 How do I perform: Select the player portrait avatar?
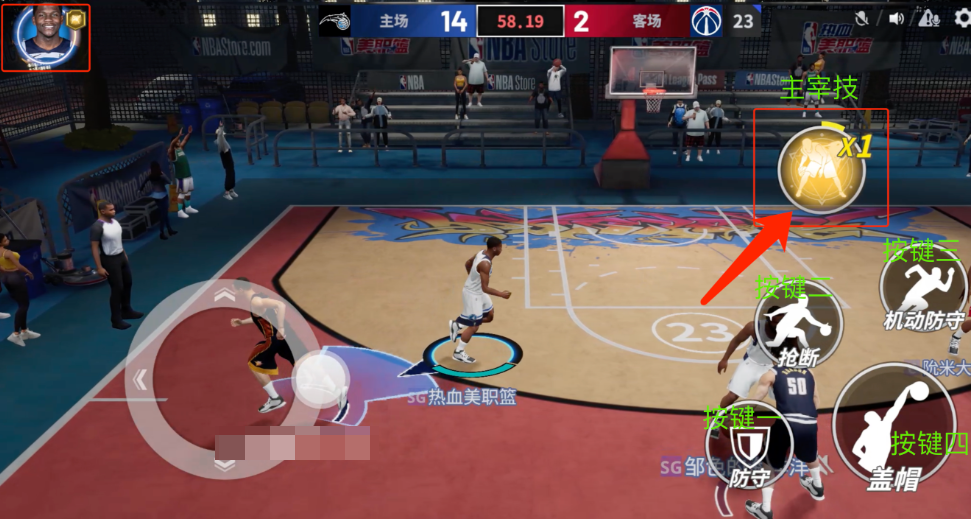point(36,34)
